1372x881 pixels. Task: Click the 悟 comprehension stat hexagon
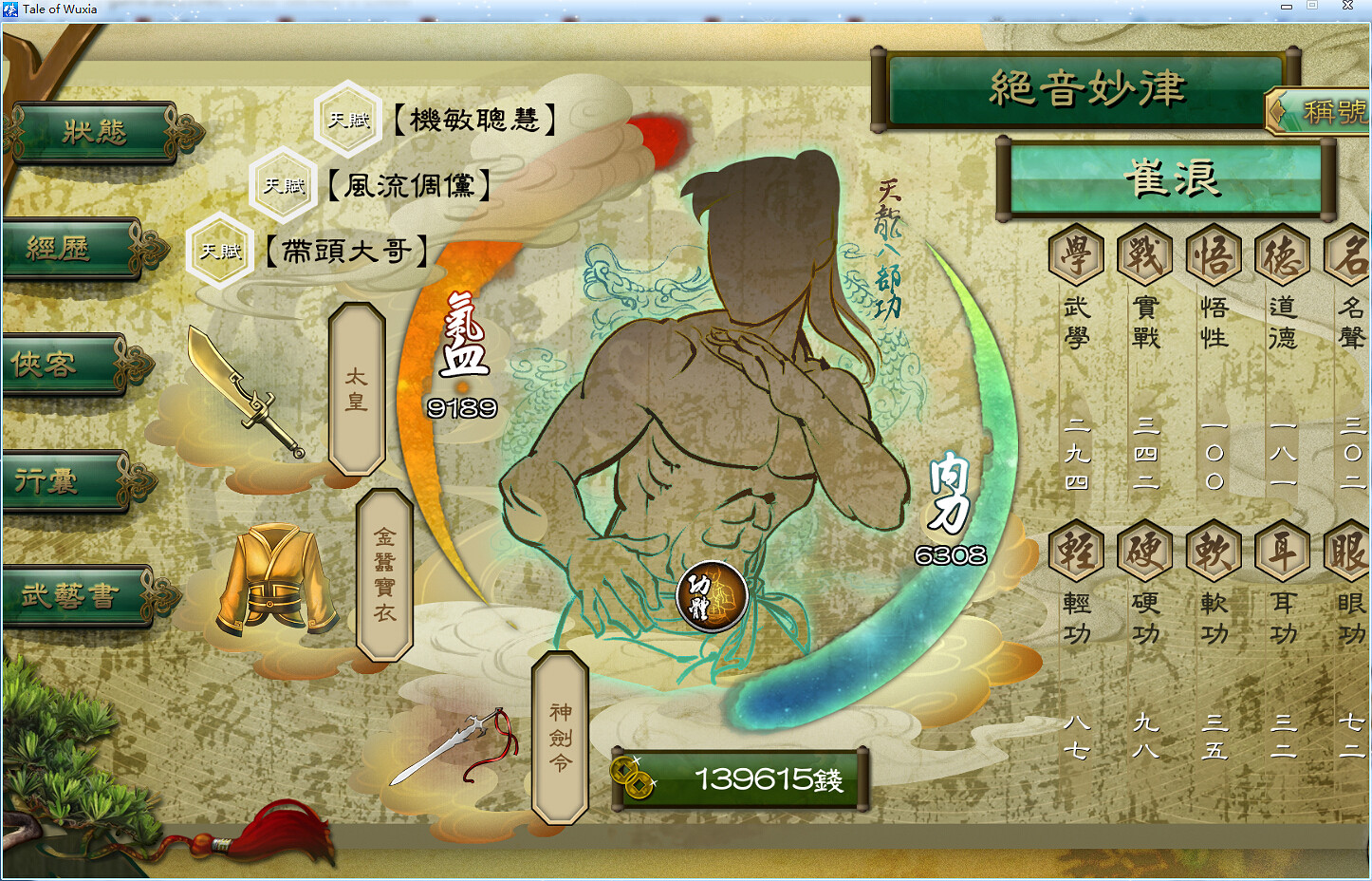pos(1213,254)
